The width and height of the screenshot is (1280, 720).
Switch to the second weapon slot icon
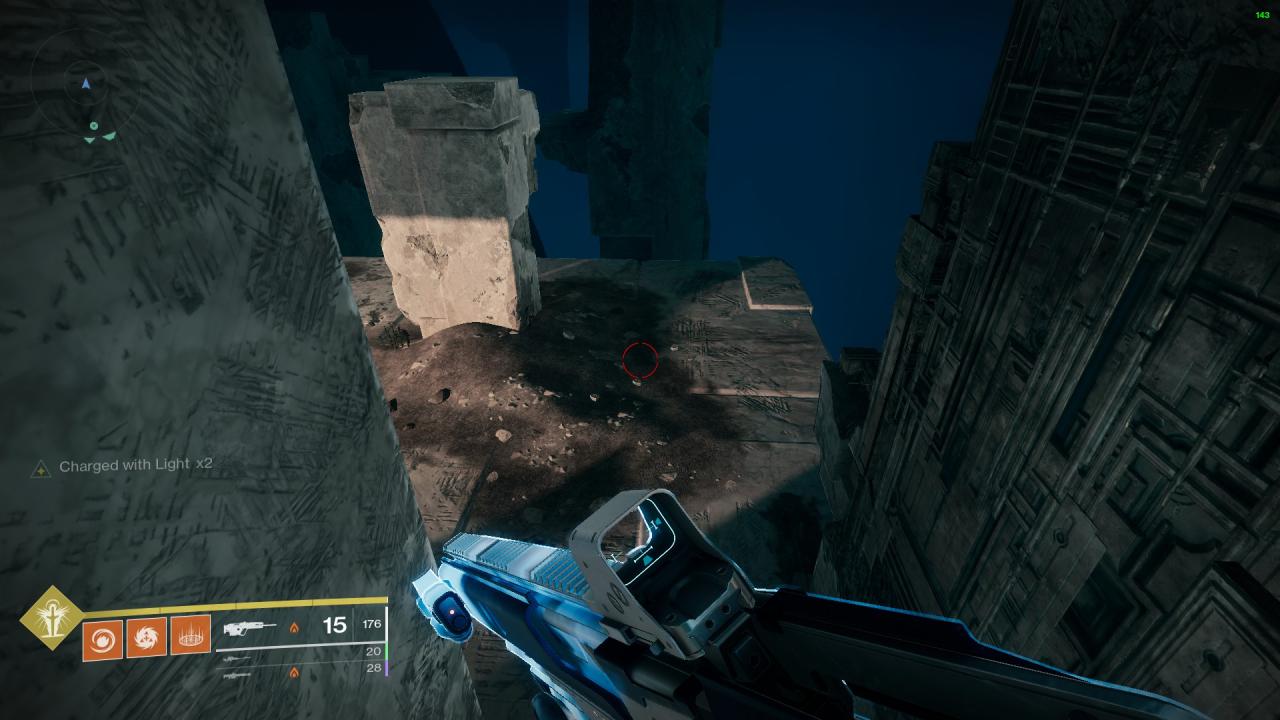point(237,660)
